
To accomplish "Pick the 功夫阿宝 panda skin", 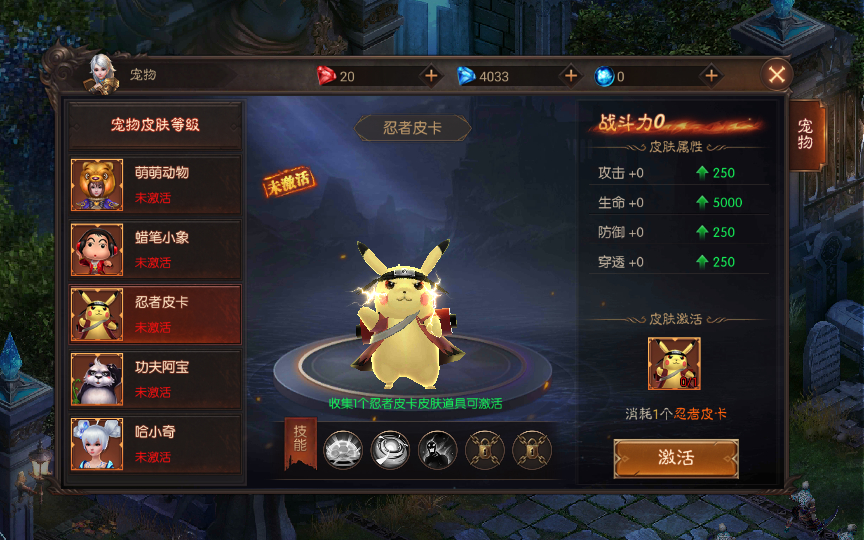I will click(x=155, y=379).
